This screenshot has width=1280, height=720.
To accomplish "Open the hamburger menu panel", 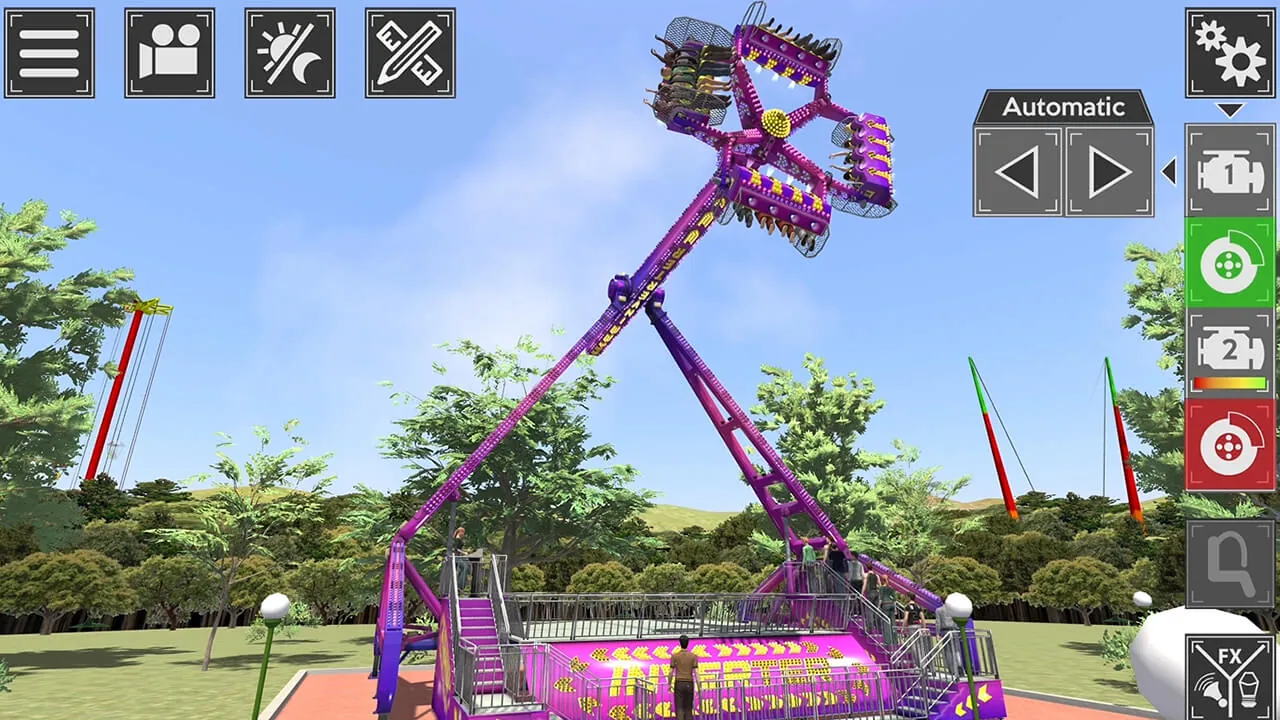I will click(49, 52).
